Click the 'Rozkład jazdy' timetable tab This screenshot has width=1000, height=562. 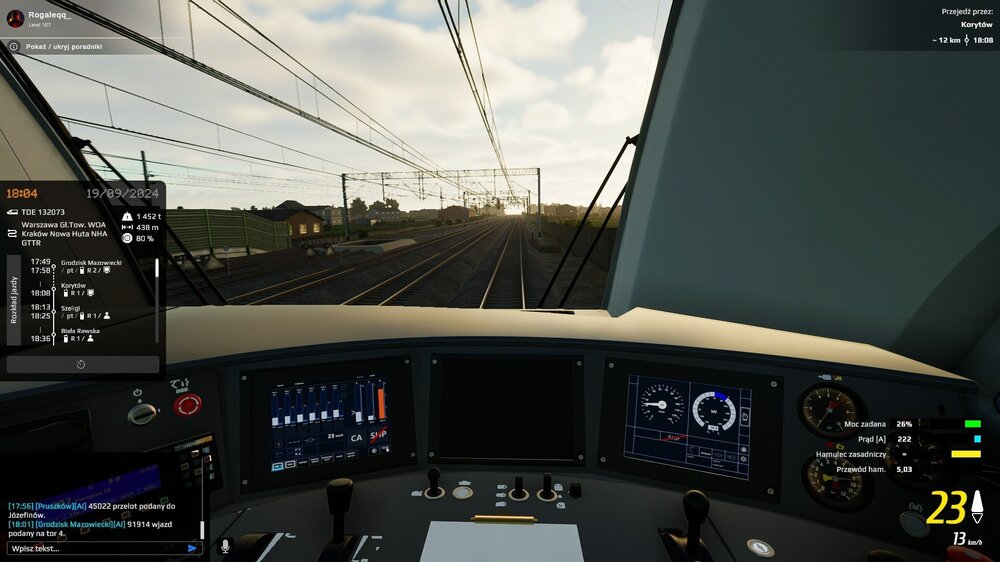point(14,299)
